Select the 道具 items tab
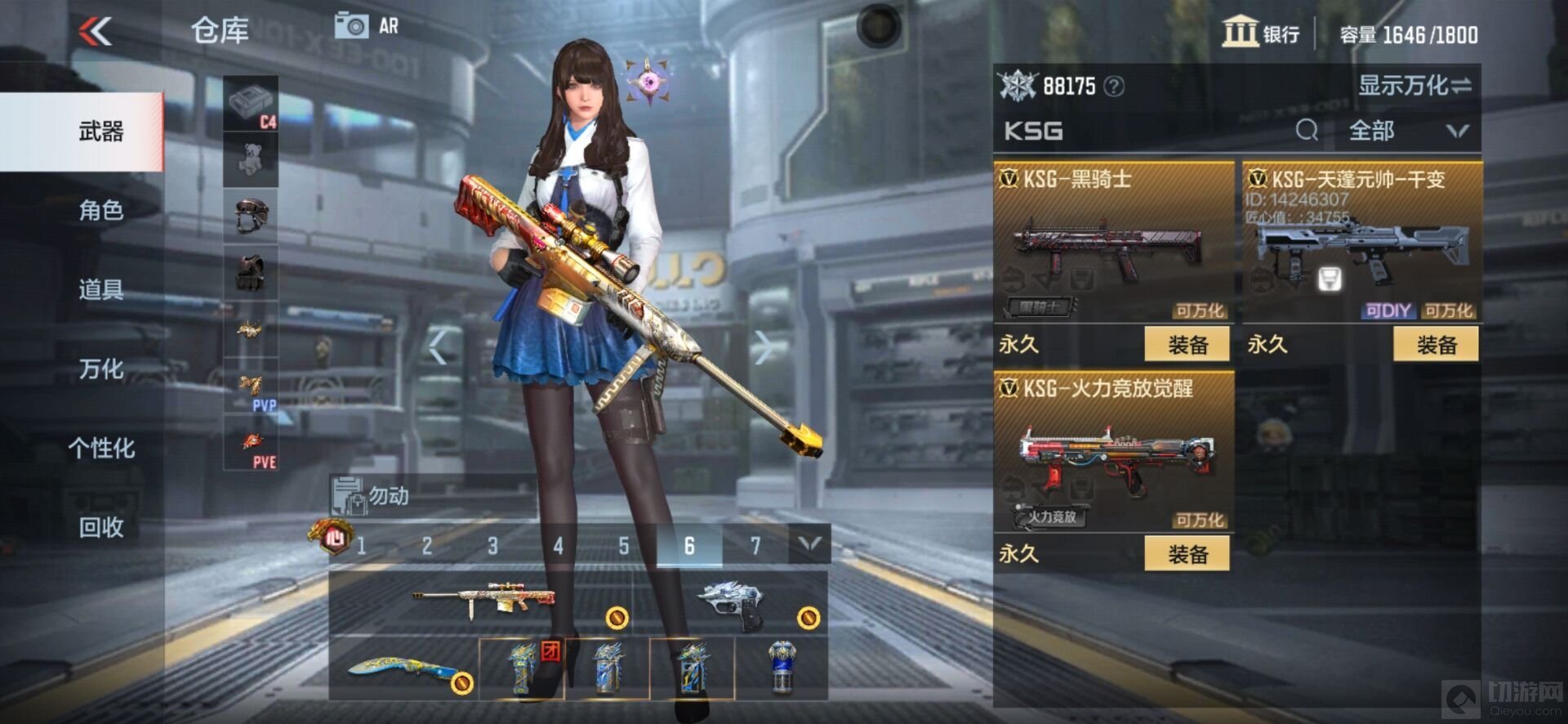Image resolution: width=1568 pixels, height=724 pixels. [x=100, y=289]
